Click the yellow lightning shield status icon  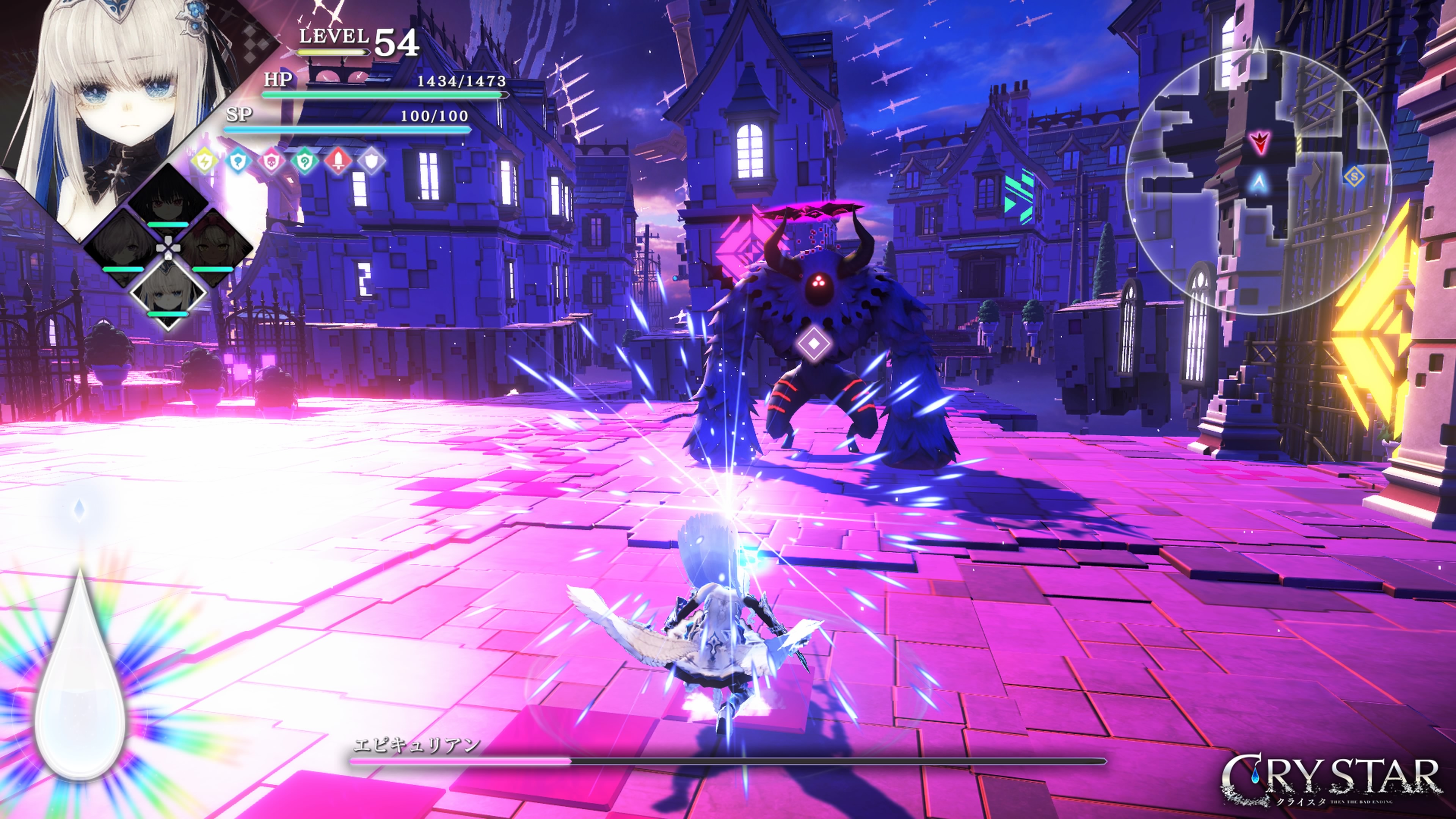click(205, 162)
